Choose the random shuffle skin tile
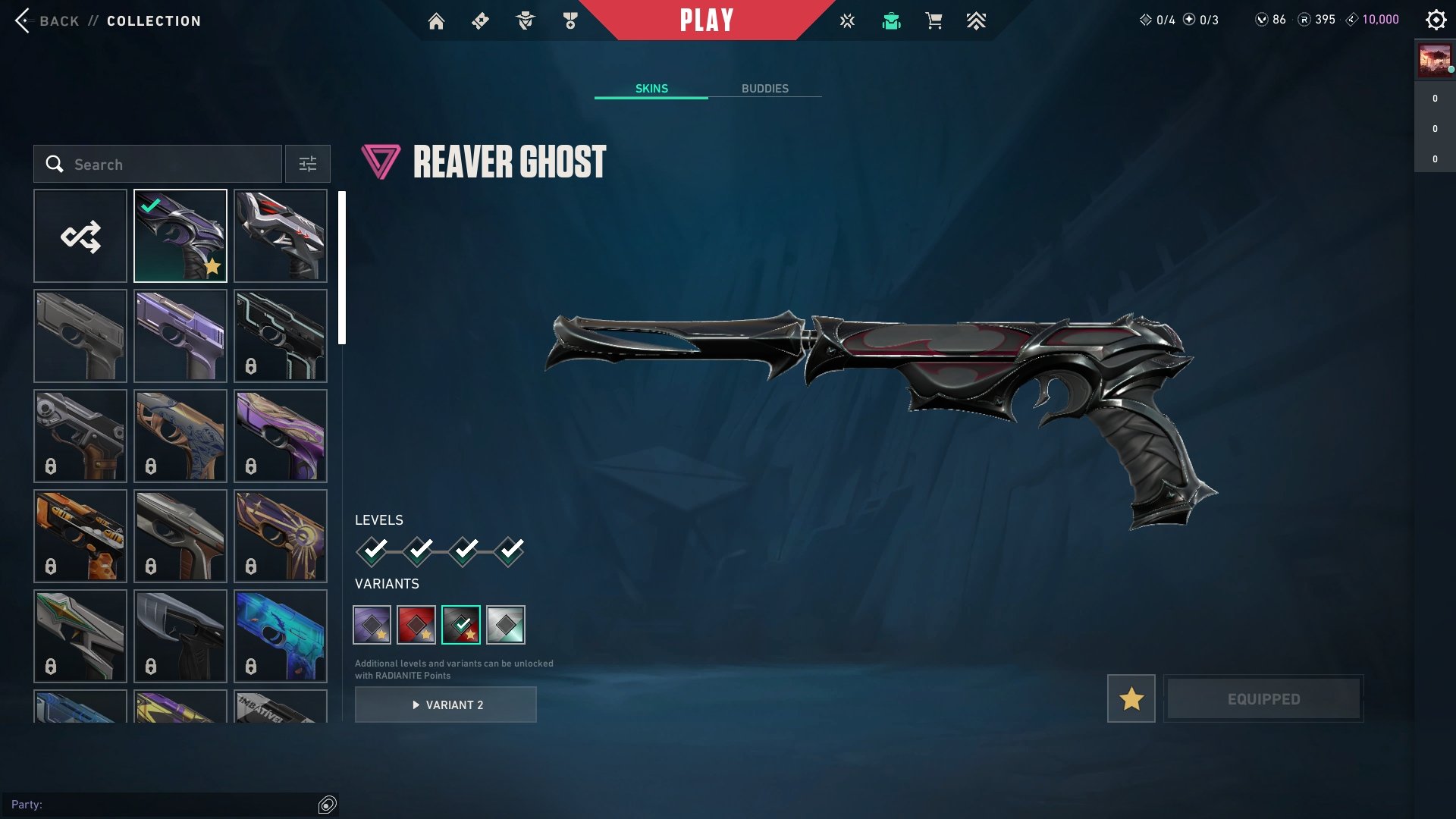The height and width of the screenshot is (819, 1456). pos(80,237)
